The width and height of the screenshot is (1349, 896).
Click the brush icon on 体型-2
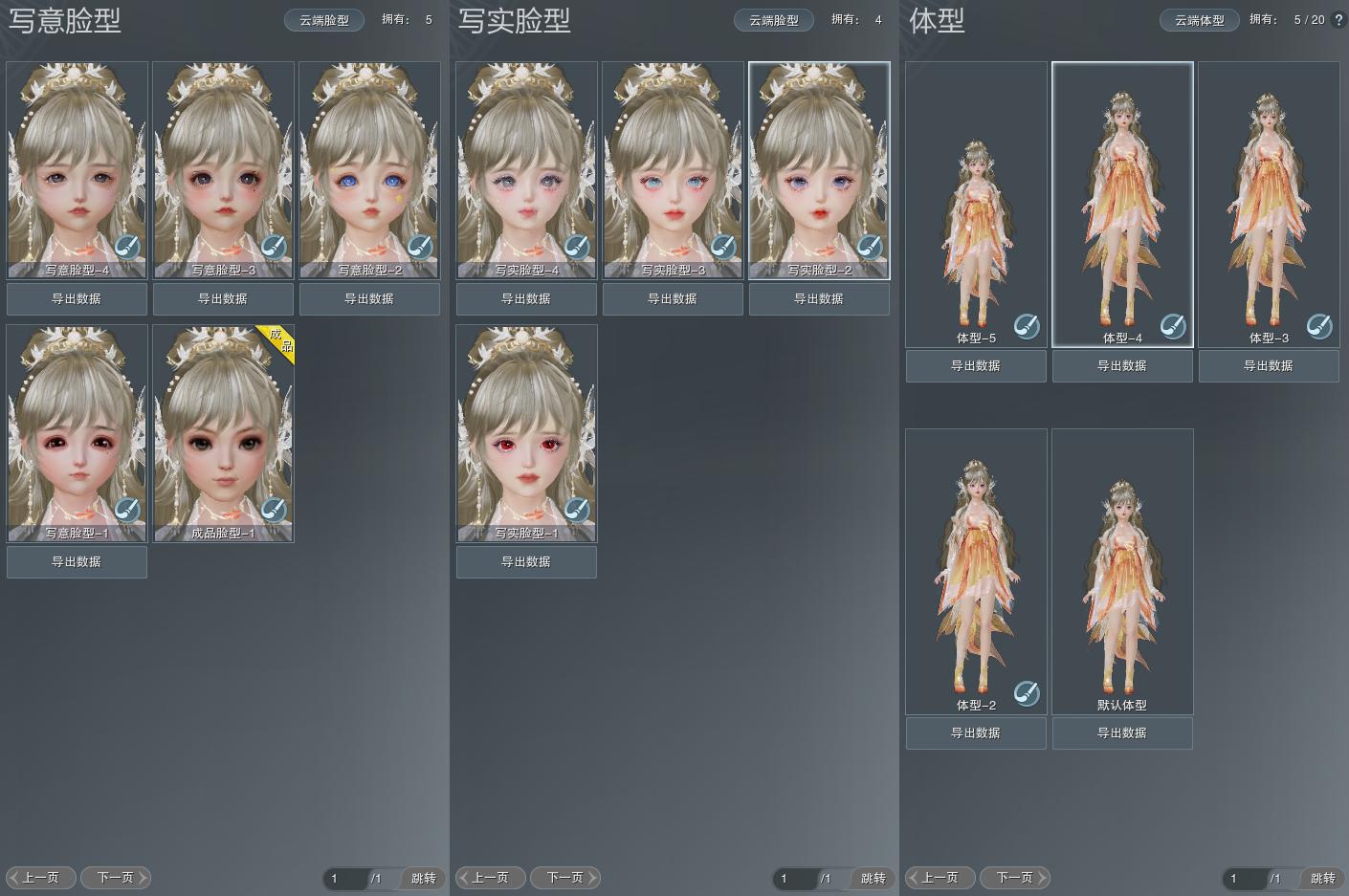1027,692
